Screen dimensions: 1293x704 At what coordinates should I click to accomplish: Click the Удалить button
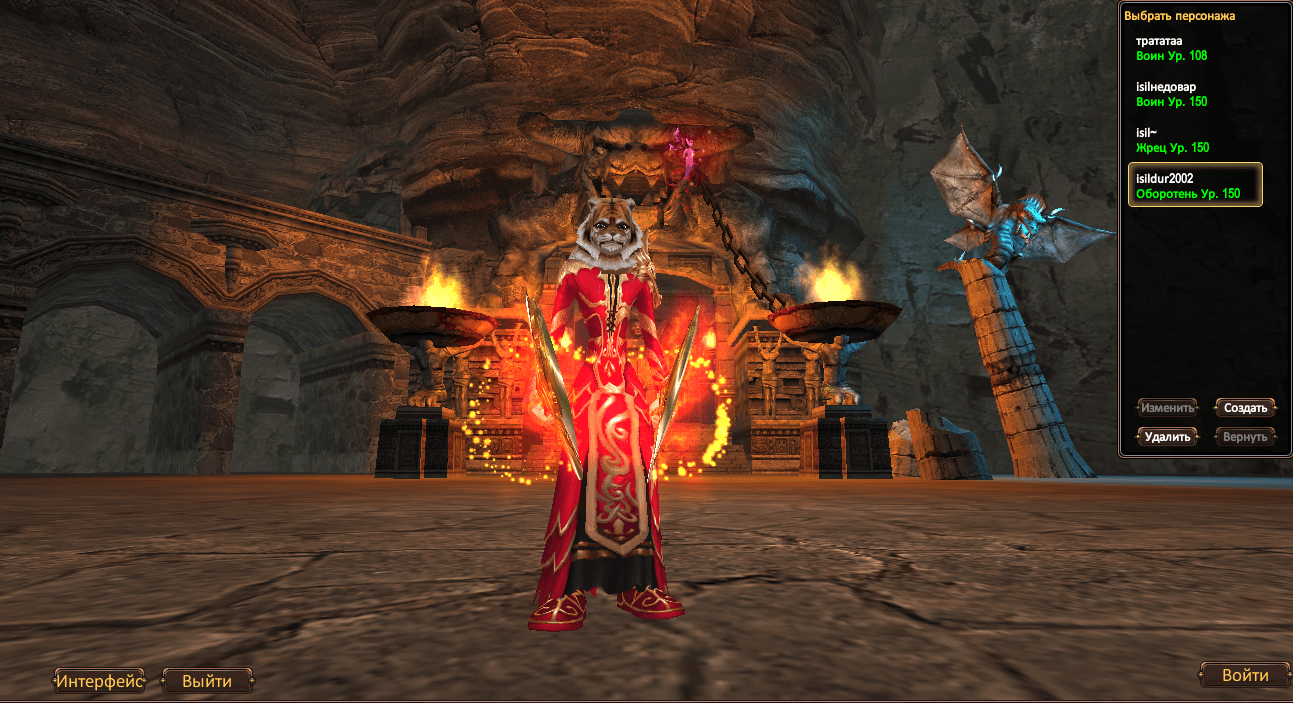(1167, 437)
